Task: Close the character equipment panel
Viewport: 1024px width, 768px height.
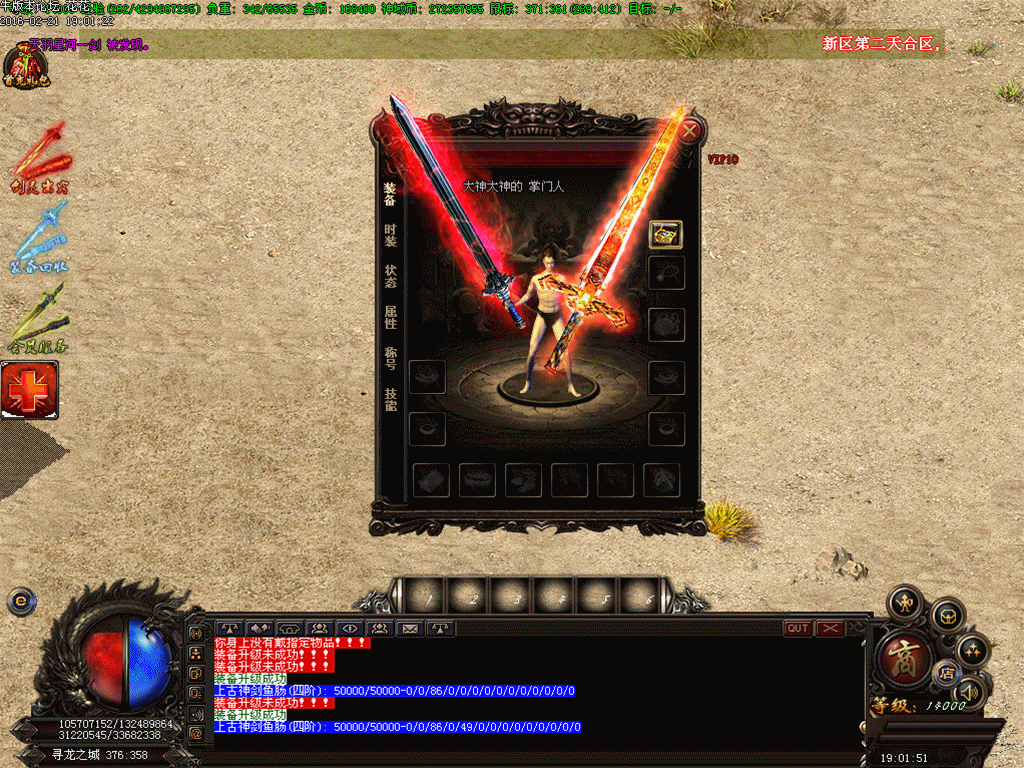Action: [x=689, y=129]
